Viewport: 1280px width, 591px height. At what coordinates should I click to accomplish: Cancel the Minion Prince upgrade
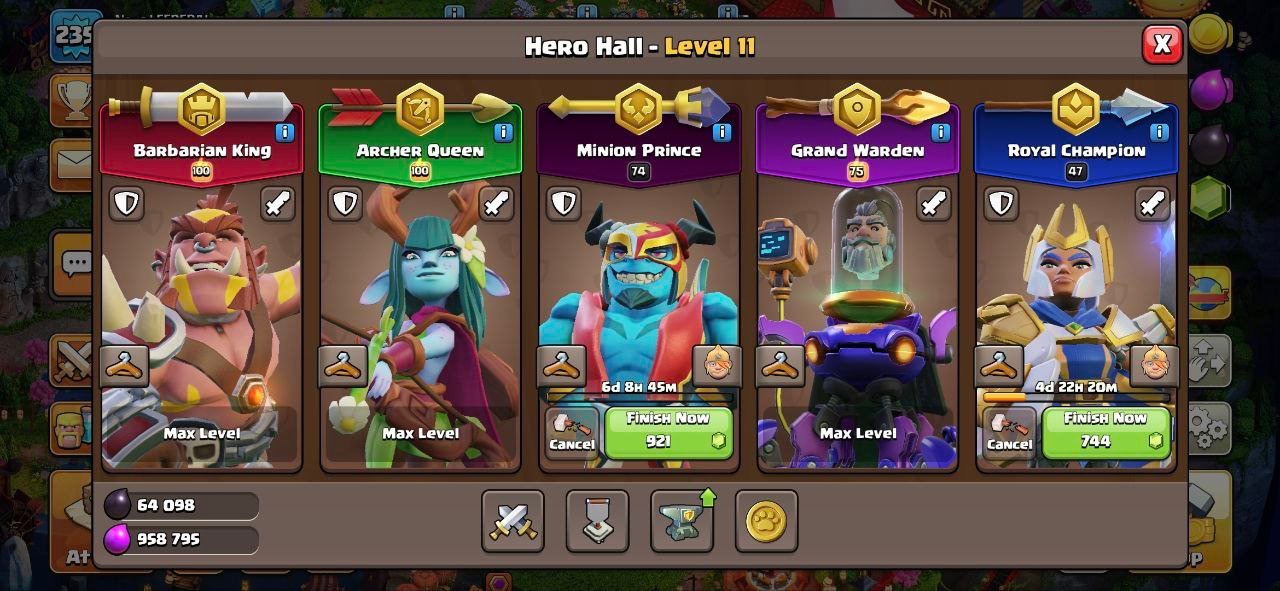pyautogui.click(x=572, y=433)
